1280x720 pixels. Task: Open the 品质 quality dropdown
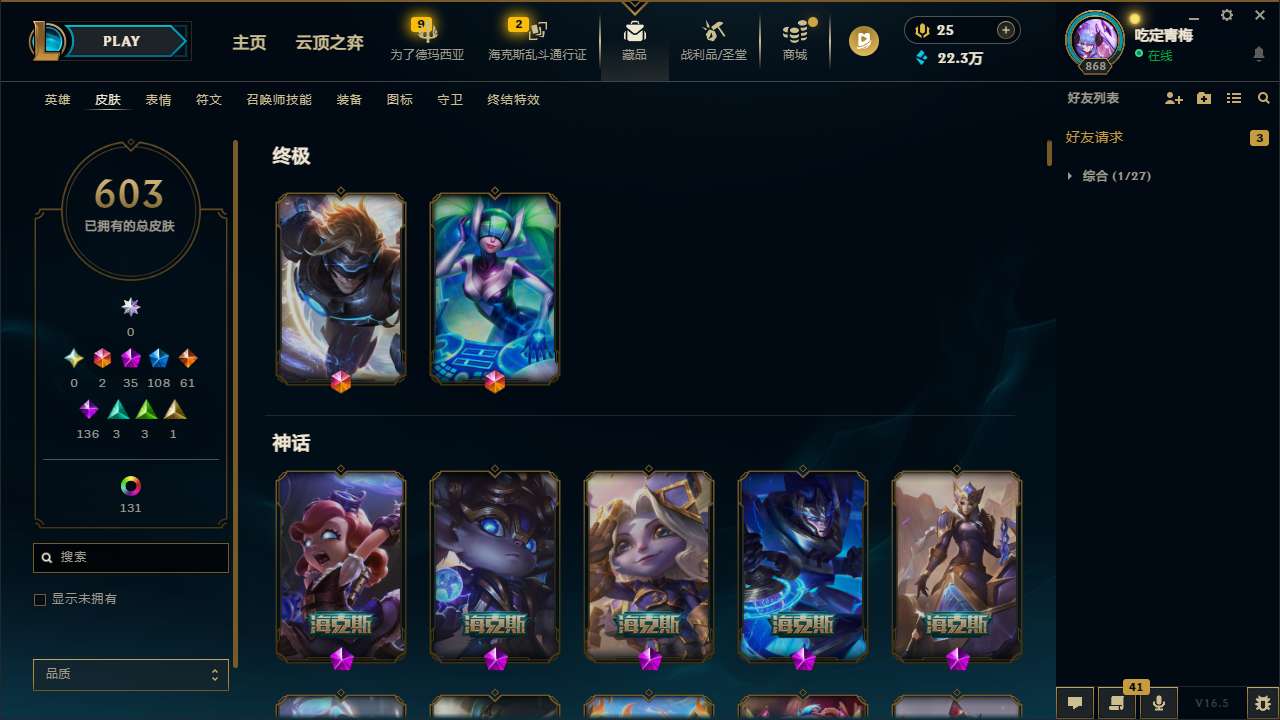(x=130, y=674)
